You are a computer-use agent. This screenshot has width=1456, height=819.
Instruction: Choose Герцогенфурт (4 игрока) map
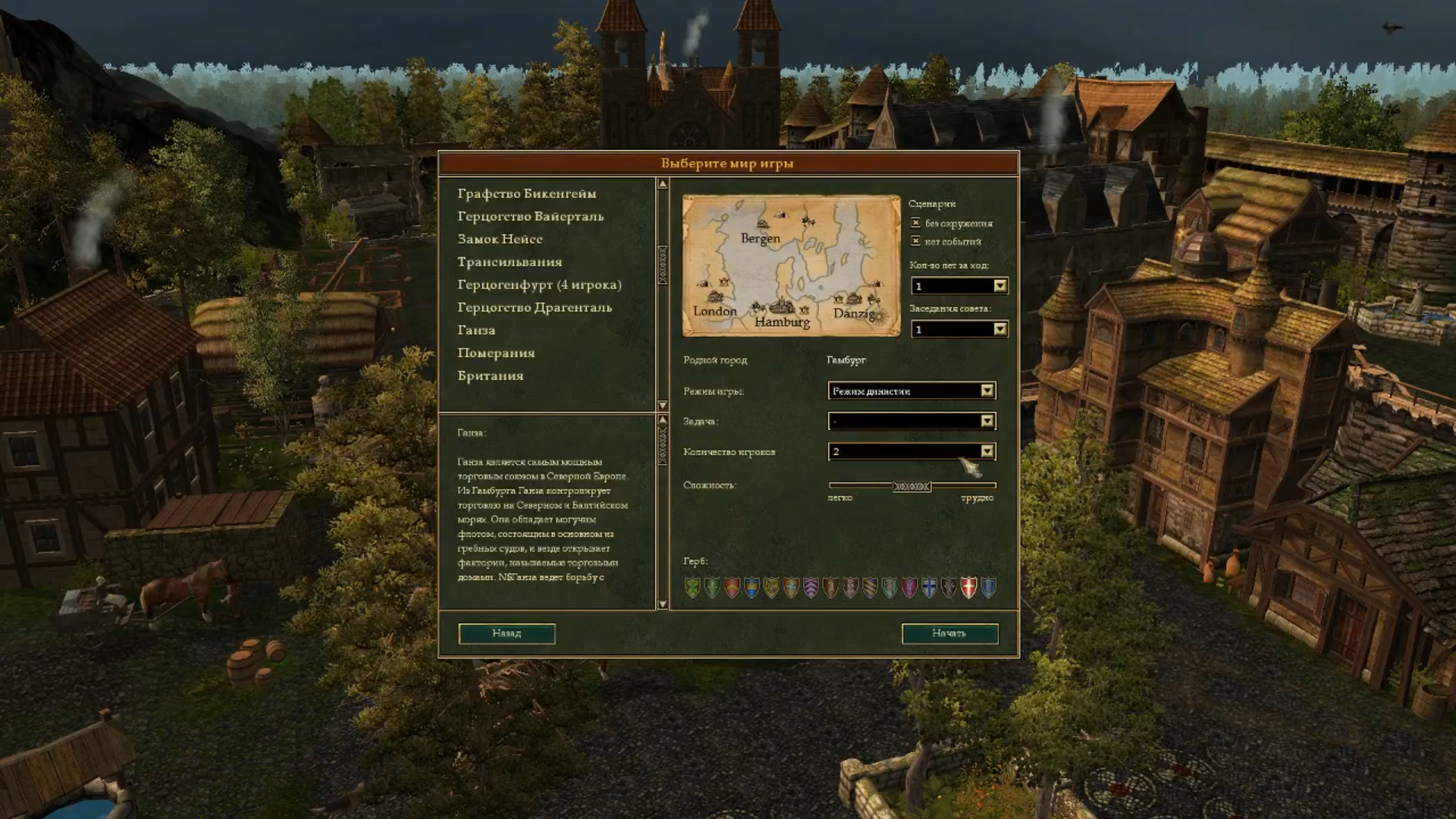coord(539,285)
